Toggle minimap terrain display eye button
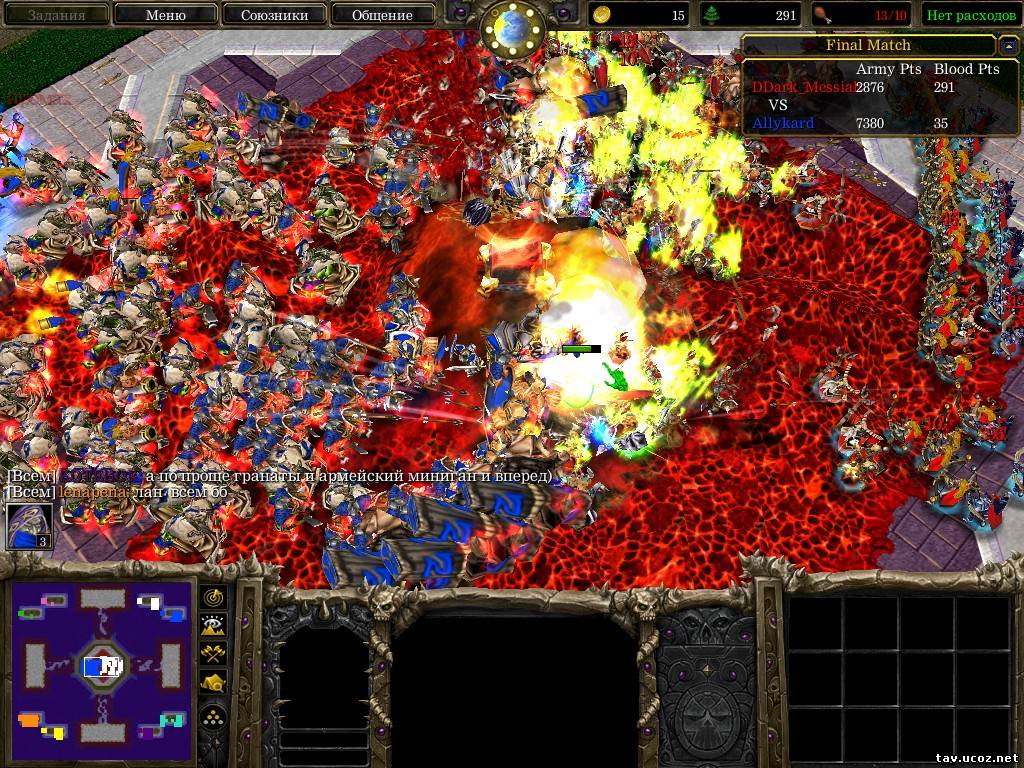1024x768 pixels. [214, 625]
